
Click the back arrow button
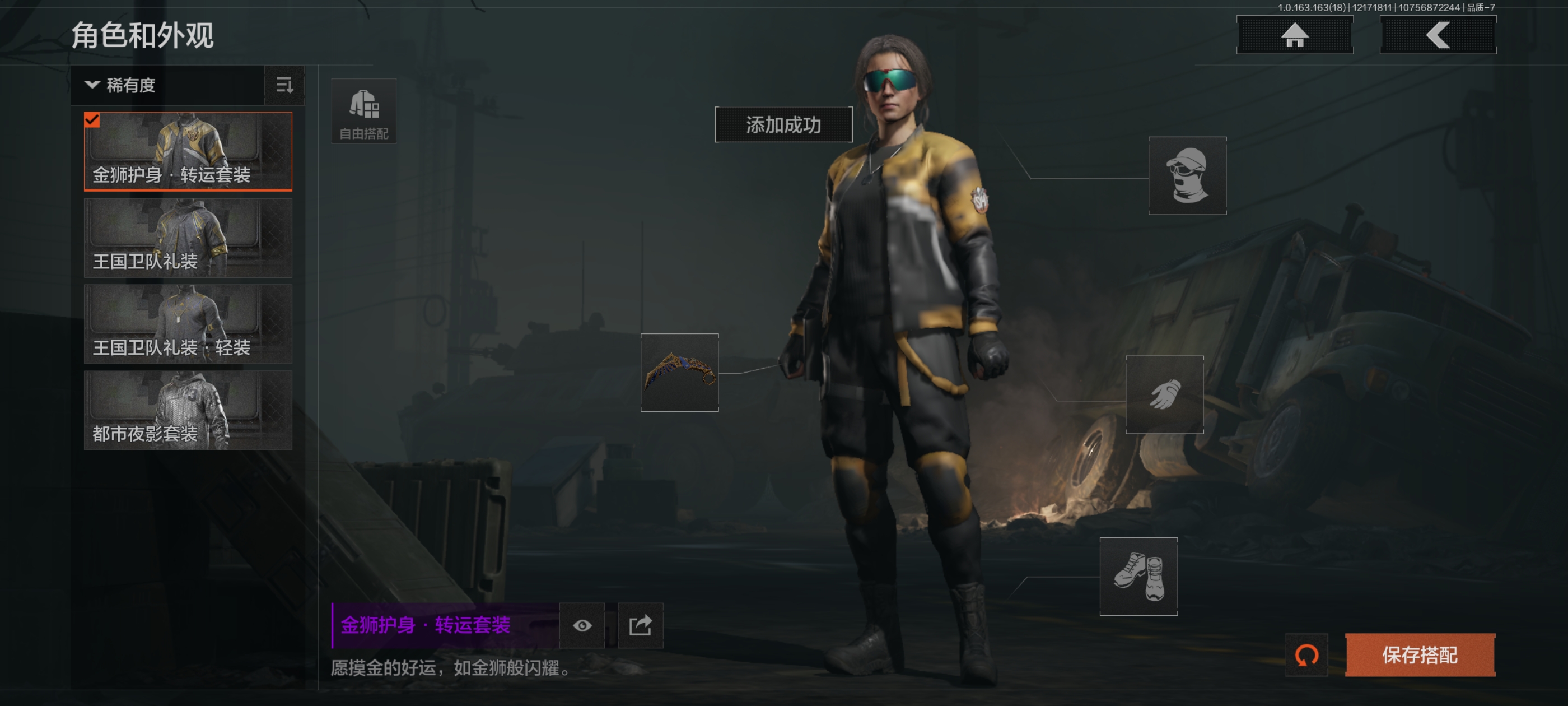[x=1437, y=35]
